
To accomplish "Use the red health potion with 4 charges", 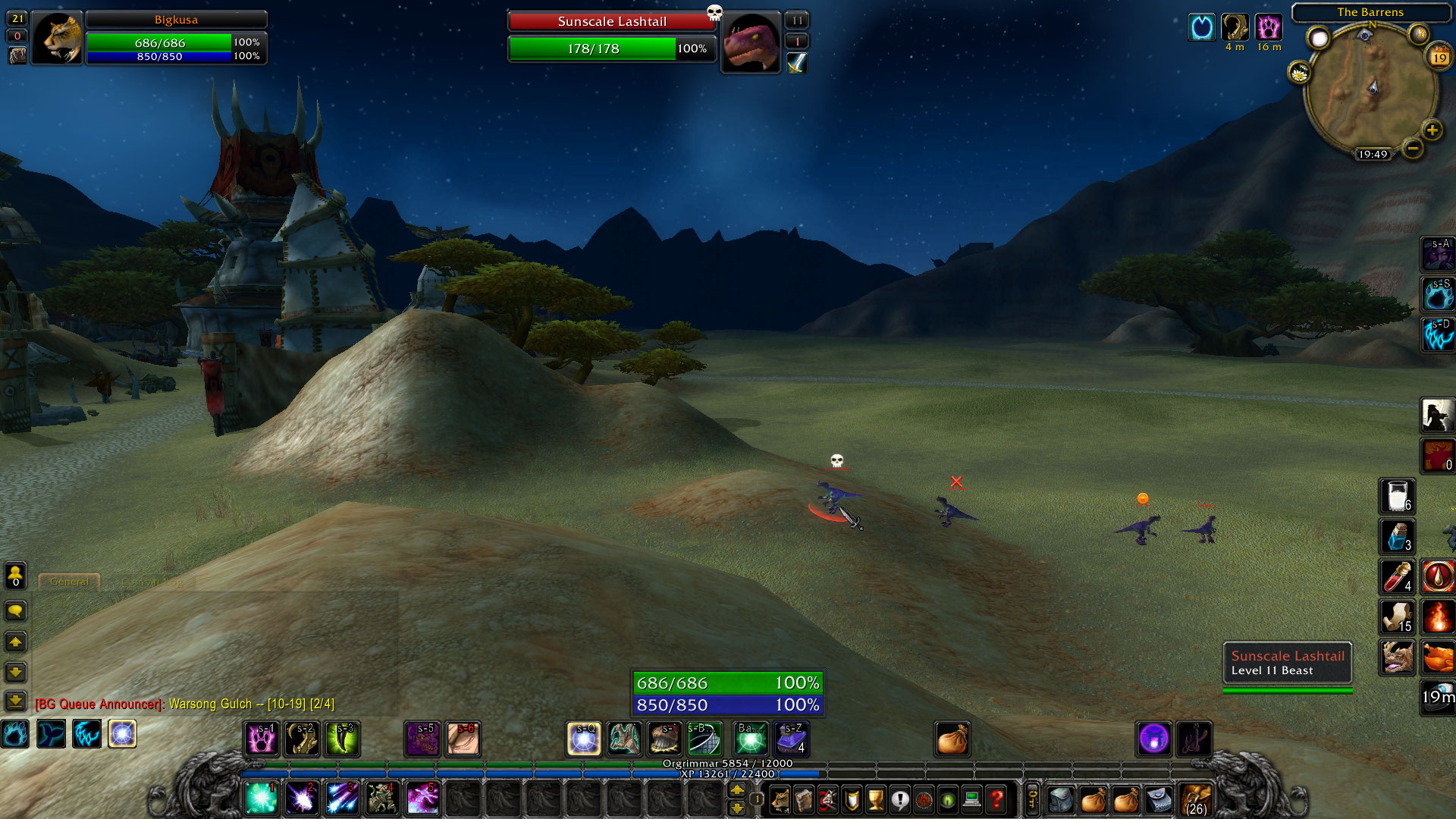I will tap(1397, 576).
